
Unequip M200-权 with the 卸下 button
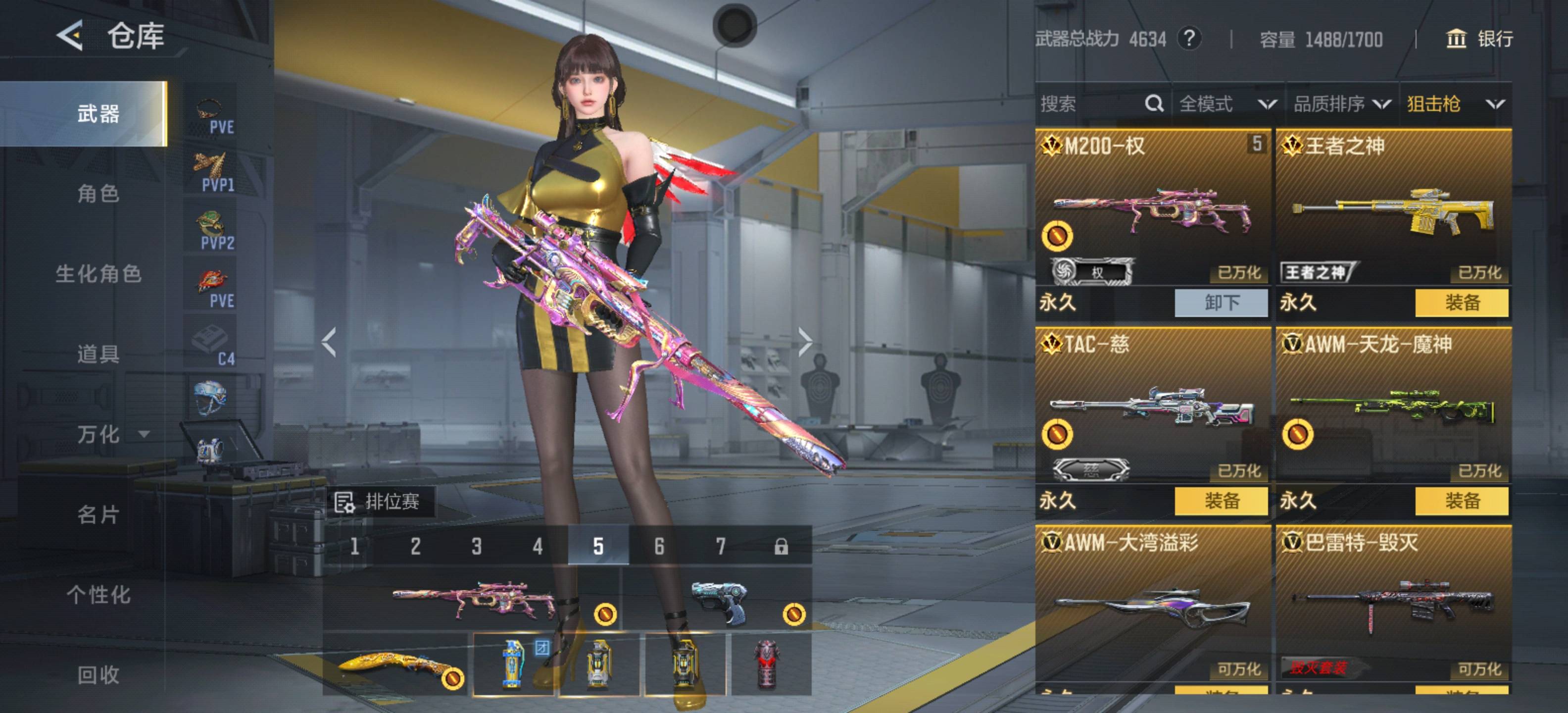pyautogui.click(x=1221, y=303)
